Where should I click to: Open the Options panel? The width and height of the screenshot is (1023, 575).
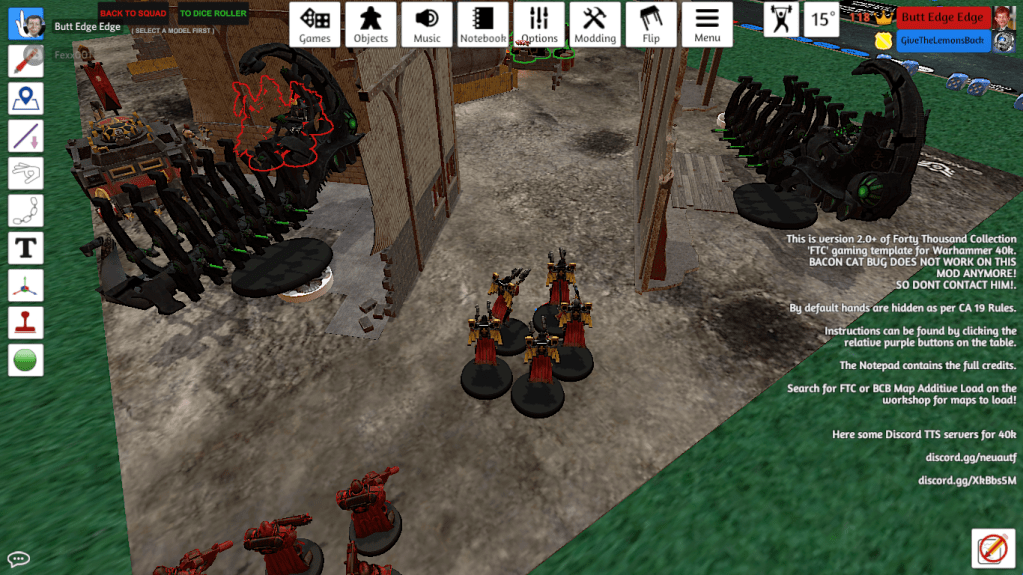pos(539,24)
